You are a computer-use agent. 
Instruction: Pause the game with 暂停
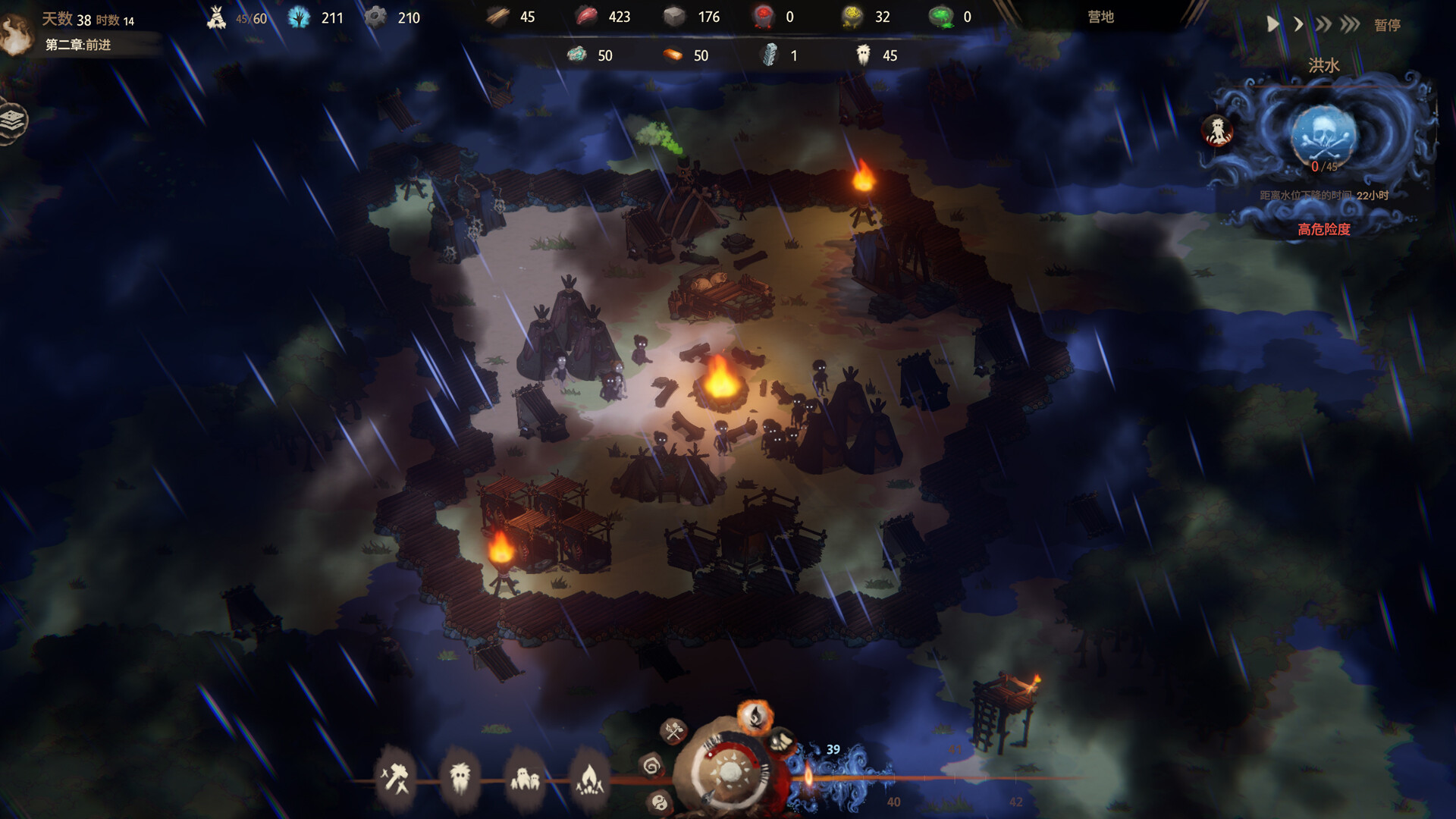1387,25
